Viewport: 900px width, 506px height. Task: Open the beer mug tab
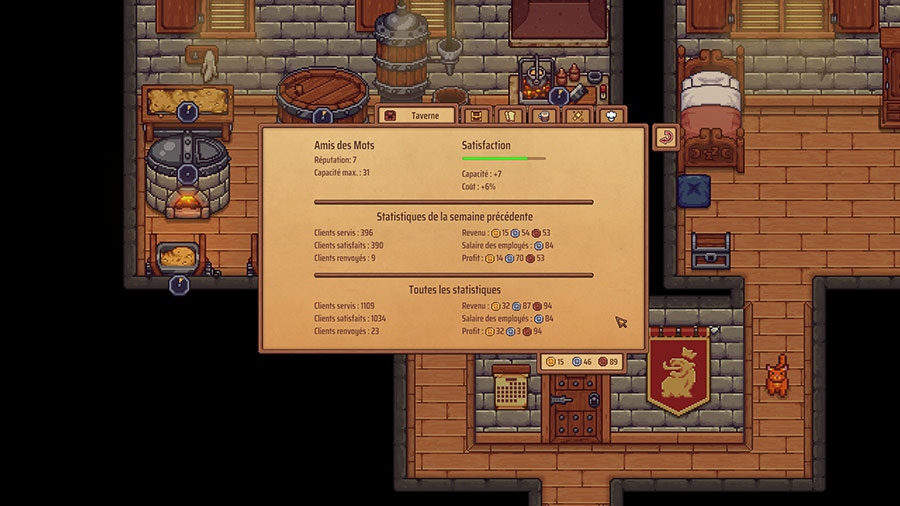(x=543, y=116)
